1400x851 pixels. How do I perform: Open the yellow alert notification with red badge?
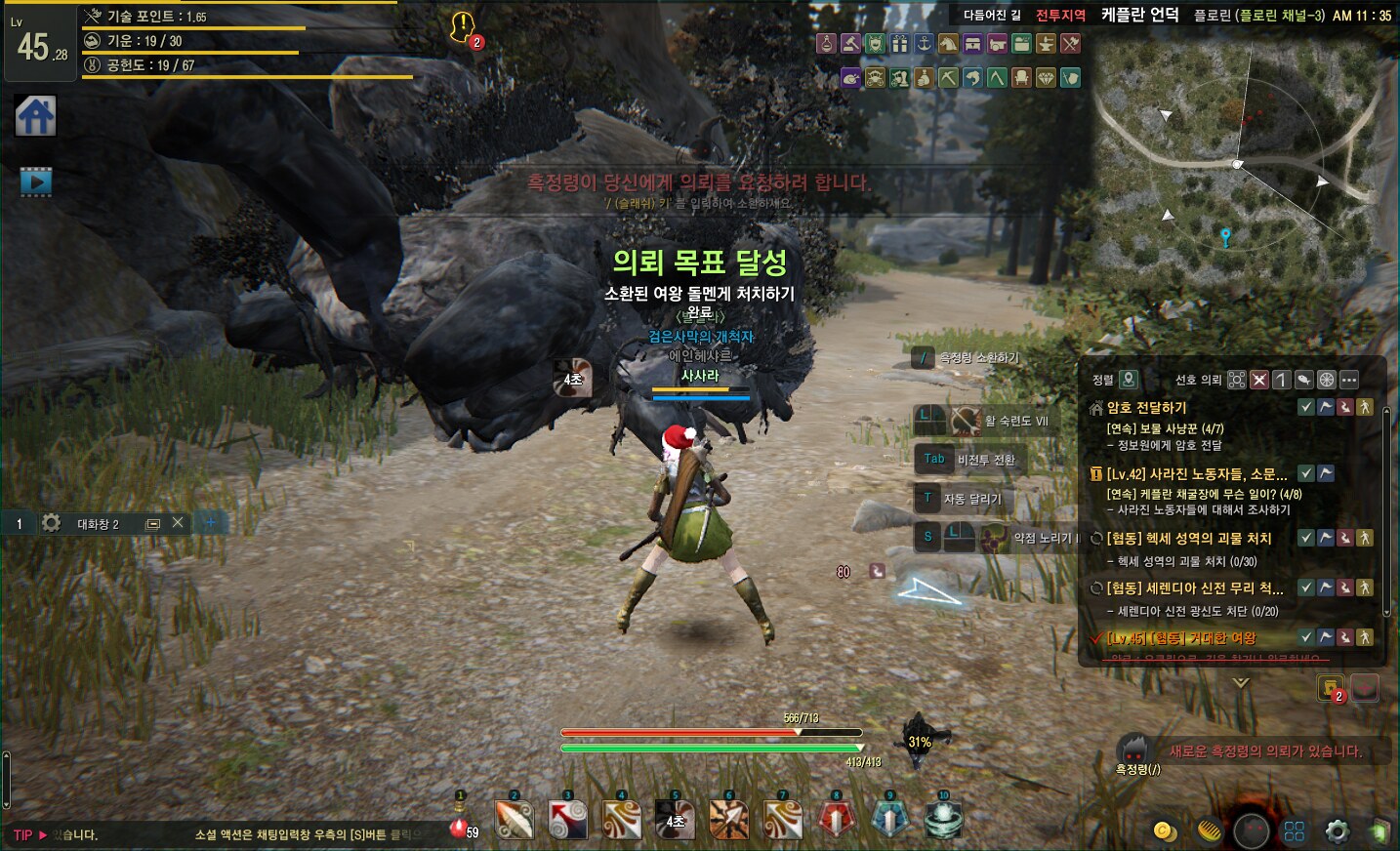(462, 26)
